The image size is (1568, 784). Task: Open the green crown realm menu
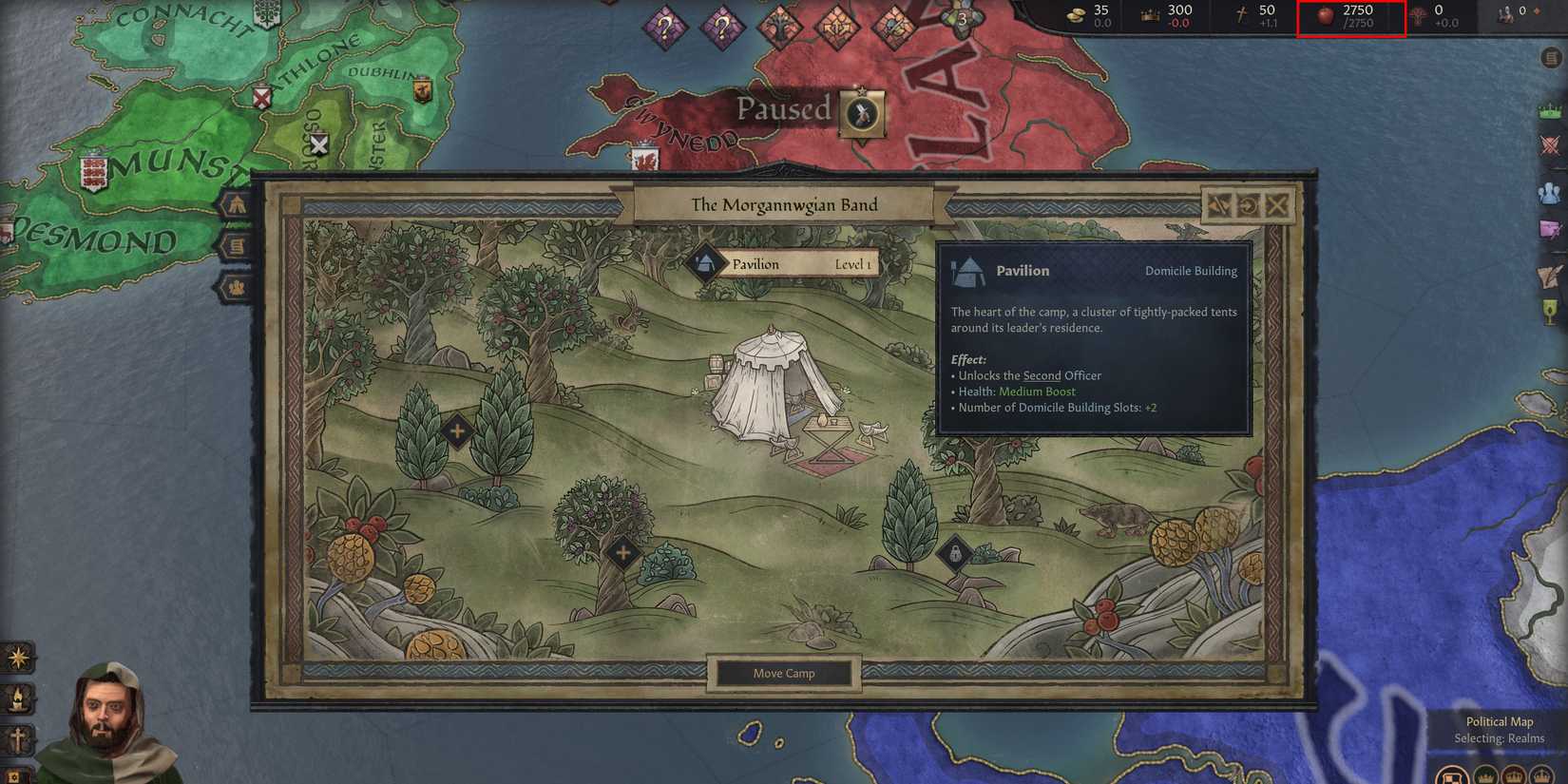pos(1550,110)
